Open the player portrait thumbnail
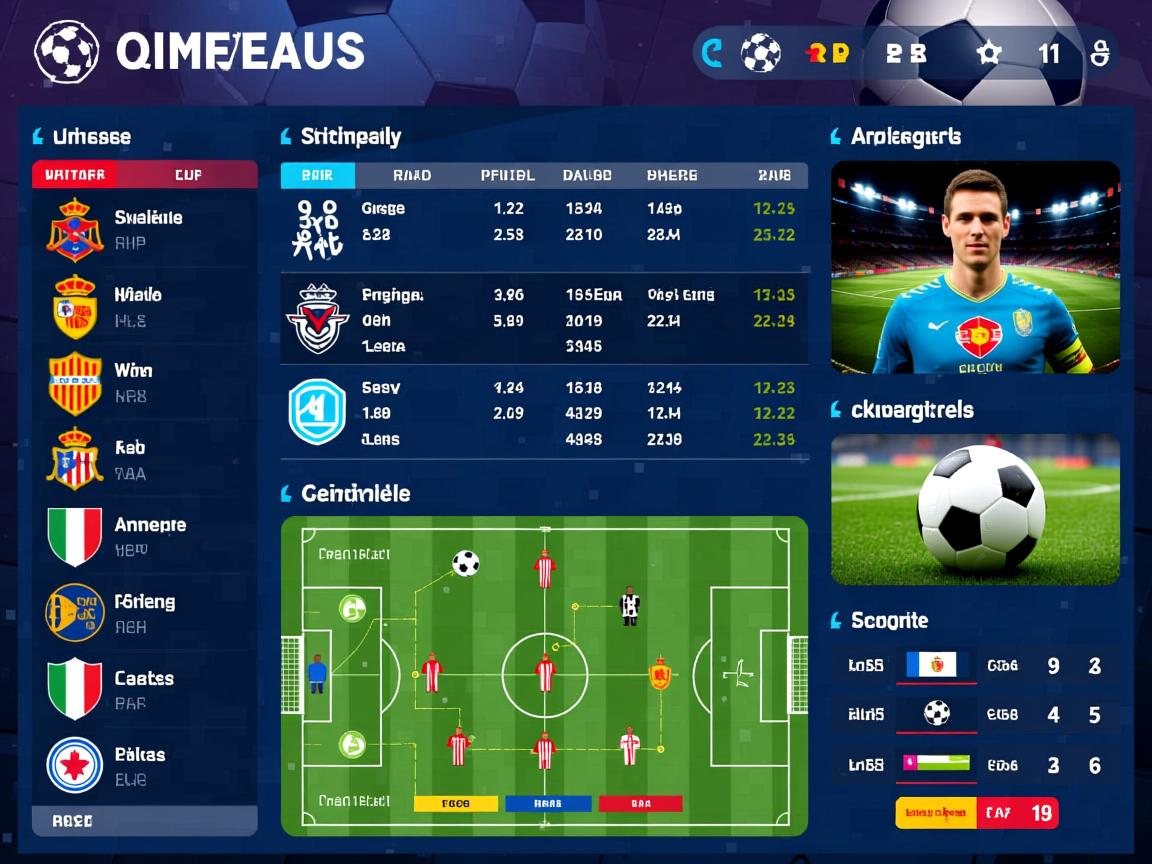Screen dimensions: 1152x864 click(975, 267)
